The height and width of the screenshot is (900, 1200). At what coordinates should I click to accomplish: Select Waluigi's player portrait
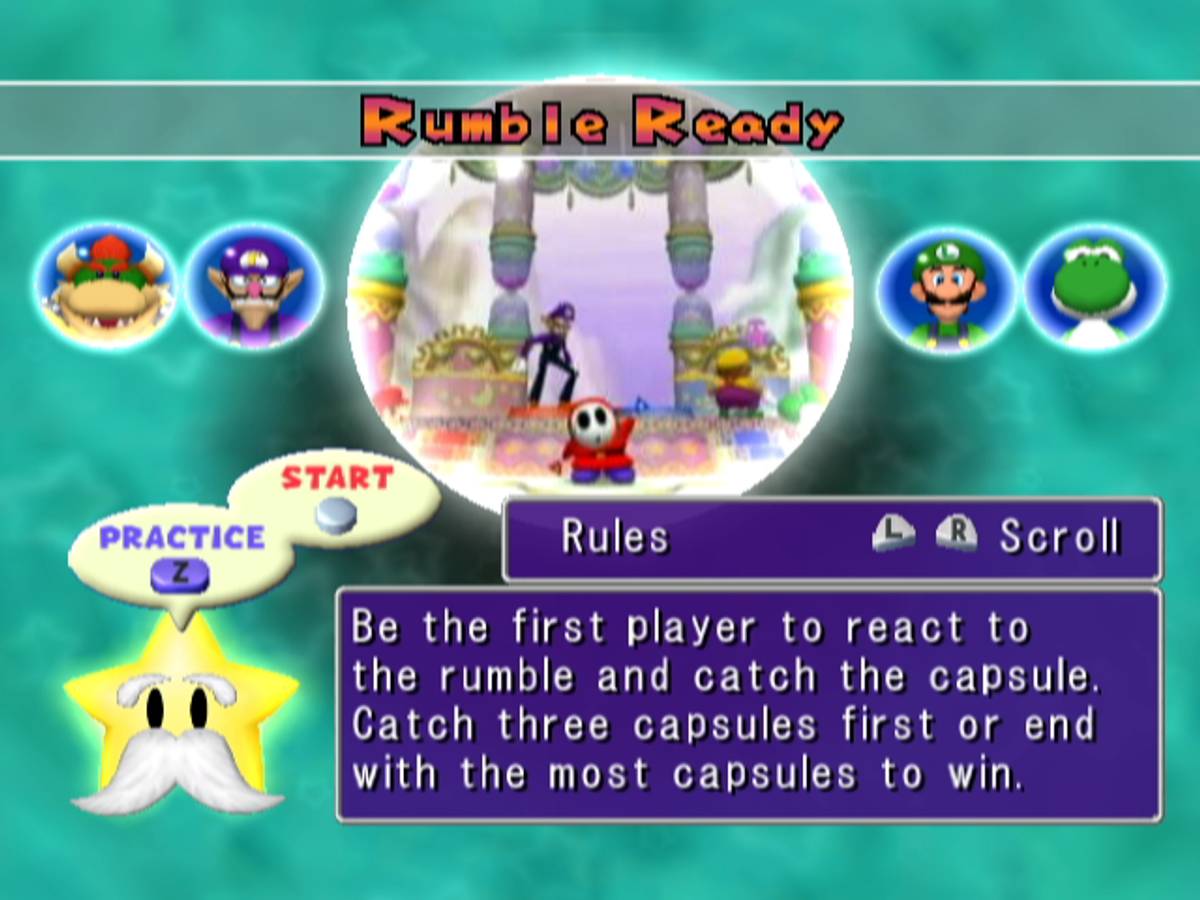coord(254,287)
